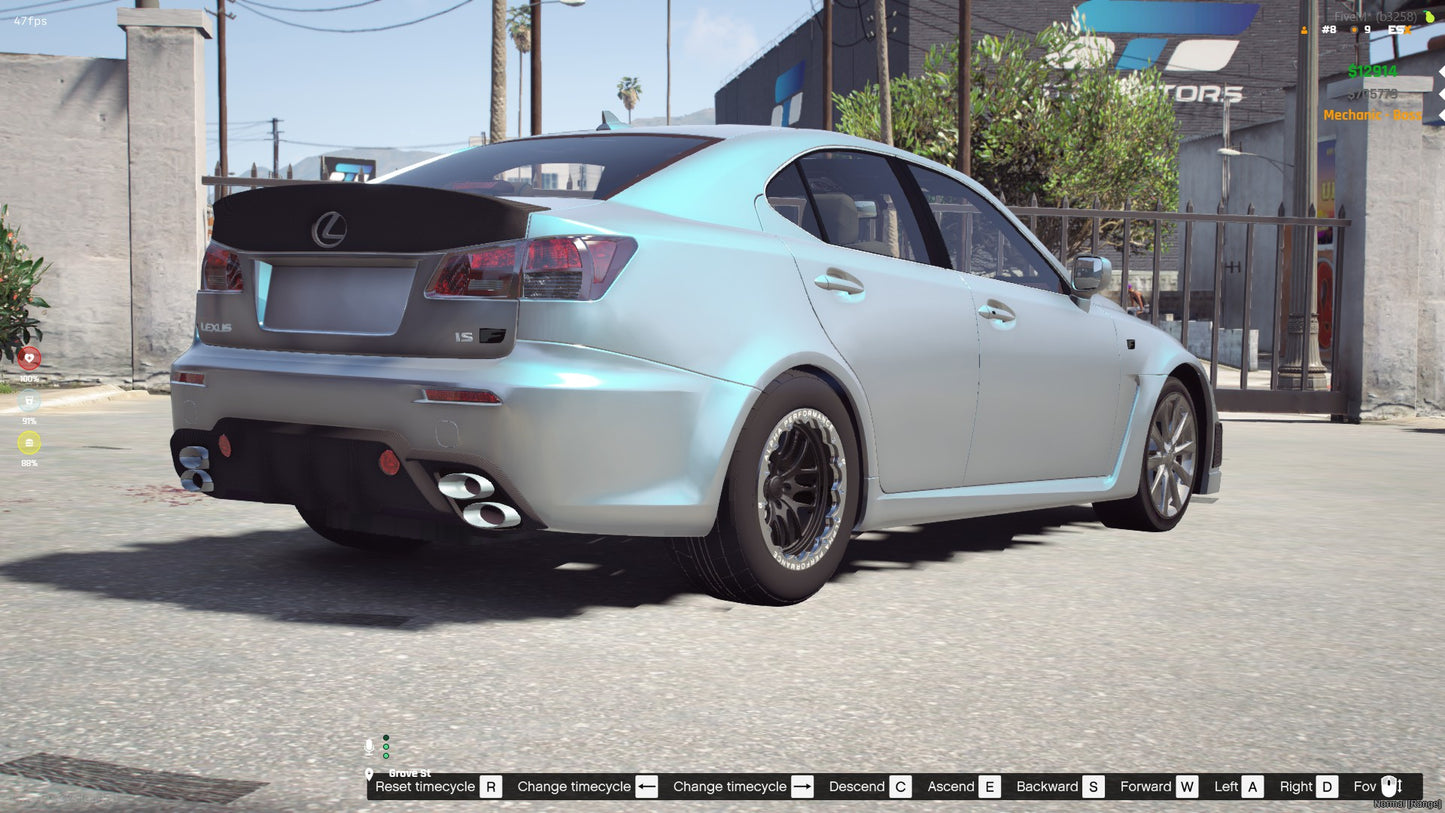The height and width of the screenshot is (813, 1445).
Task: Select the thirst cup status icon
Action: tap(29, 401)
